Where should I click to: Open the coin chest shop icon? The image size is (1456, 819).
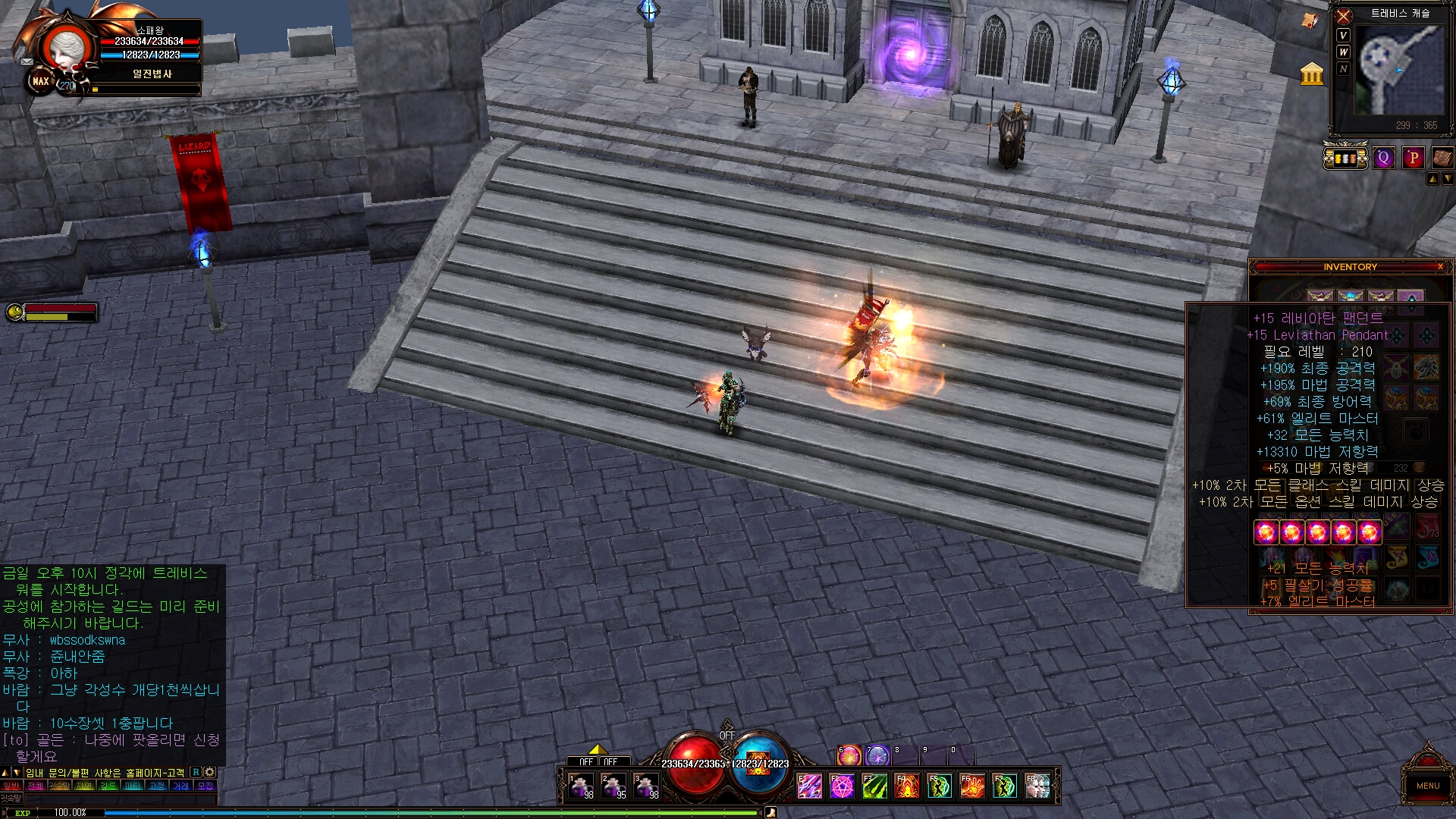[x=1345, y=158]
